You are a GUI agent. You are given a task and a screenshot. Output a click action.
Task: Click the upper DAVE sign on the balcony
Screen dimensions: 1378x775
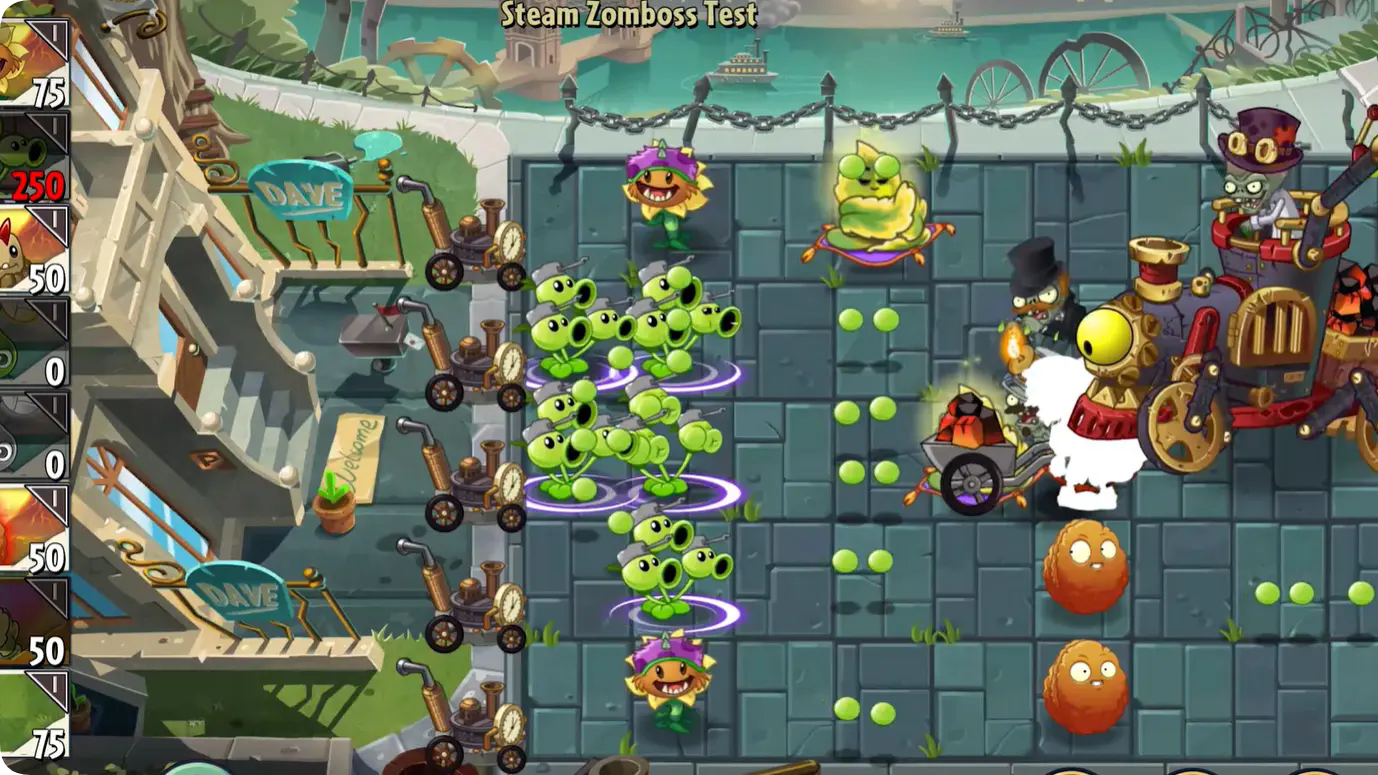[x=300, y=190]
